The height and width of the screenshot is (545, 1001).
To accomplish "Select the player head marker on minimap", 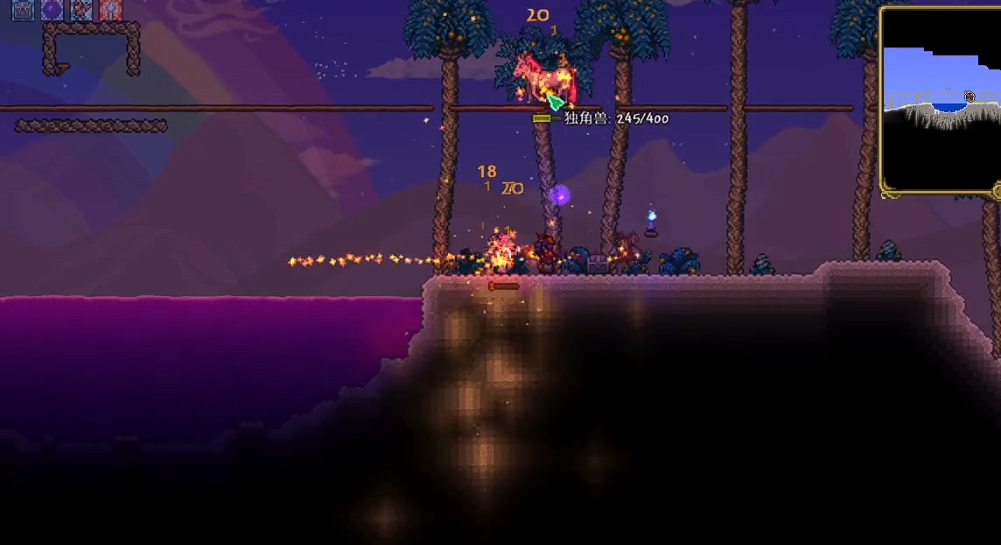I will click(x=969, y=97).
